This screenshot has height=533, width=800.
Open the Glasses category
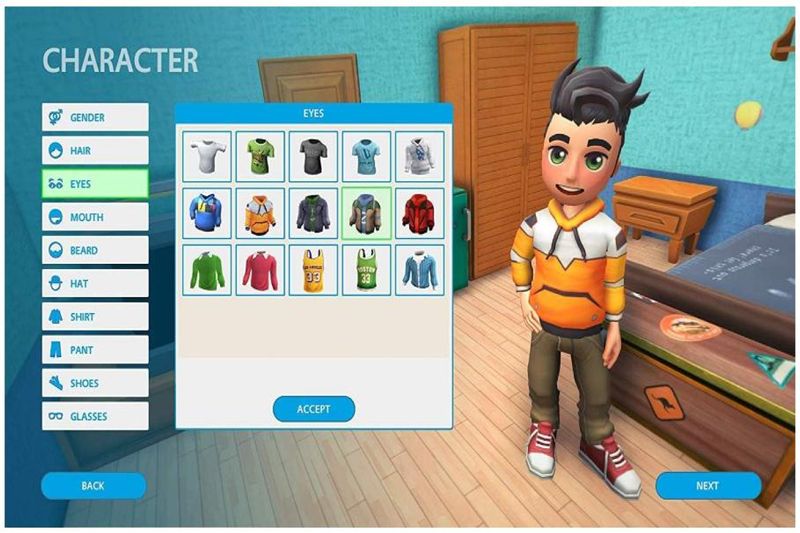pyautogui.click(x=95, y=416)
